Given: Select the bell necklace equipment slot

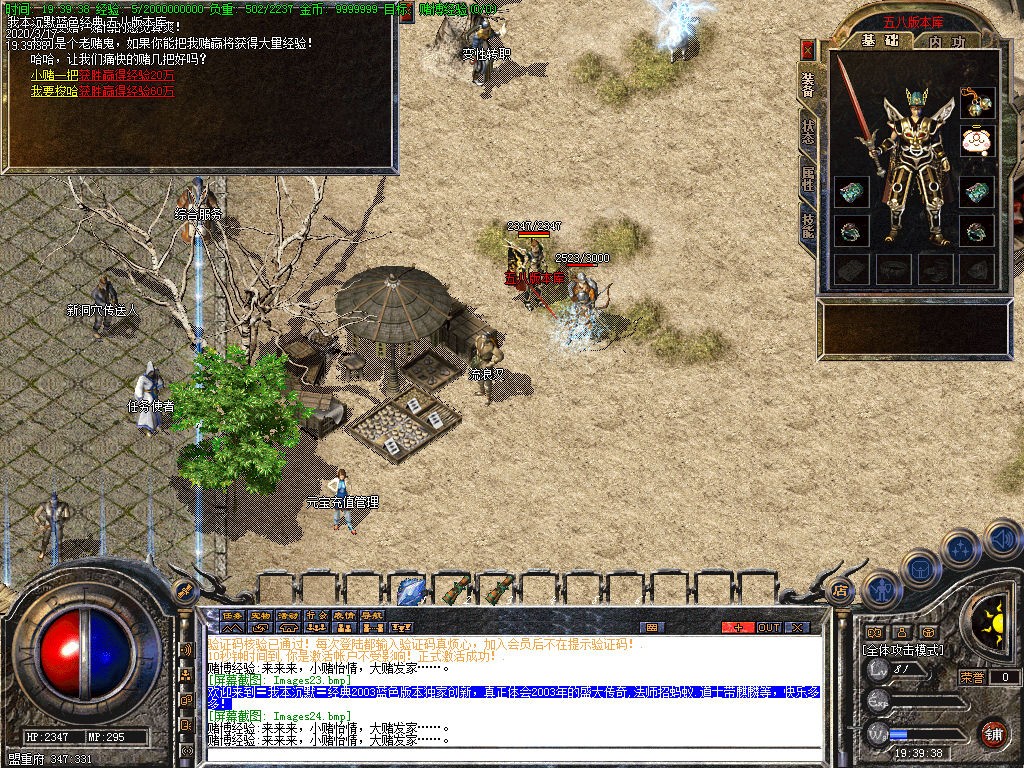Looking at the screenshot, I should point(977,101).
